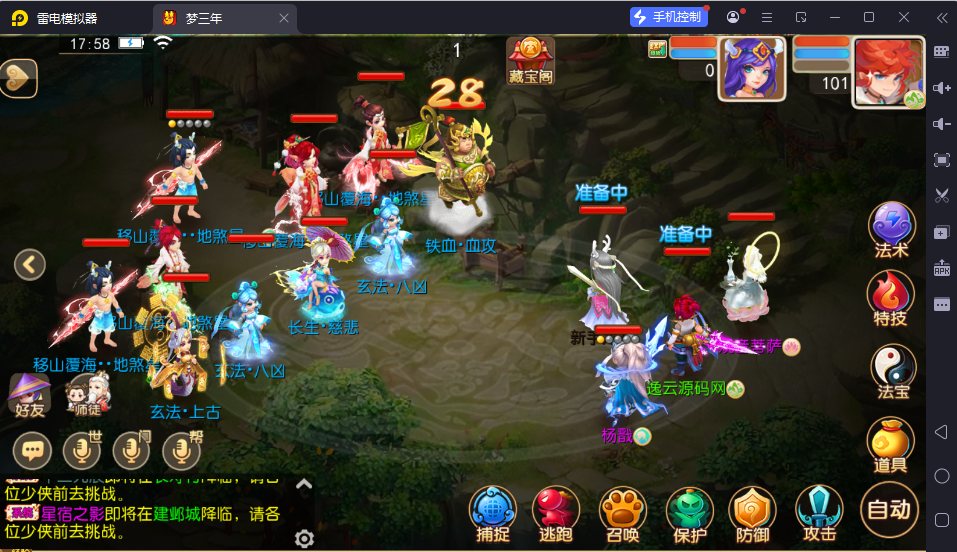Toggle 自动 auto battle
This screenshot has height=552, width=957.
tap(889, 509)
